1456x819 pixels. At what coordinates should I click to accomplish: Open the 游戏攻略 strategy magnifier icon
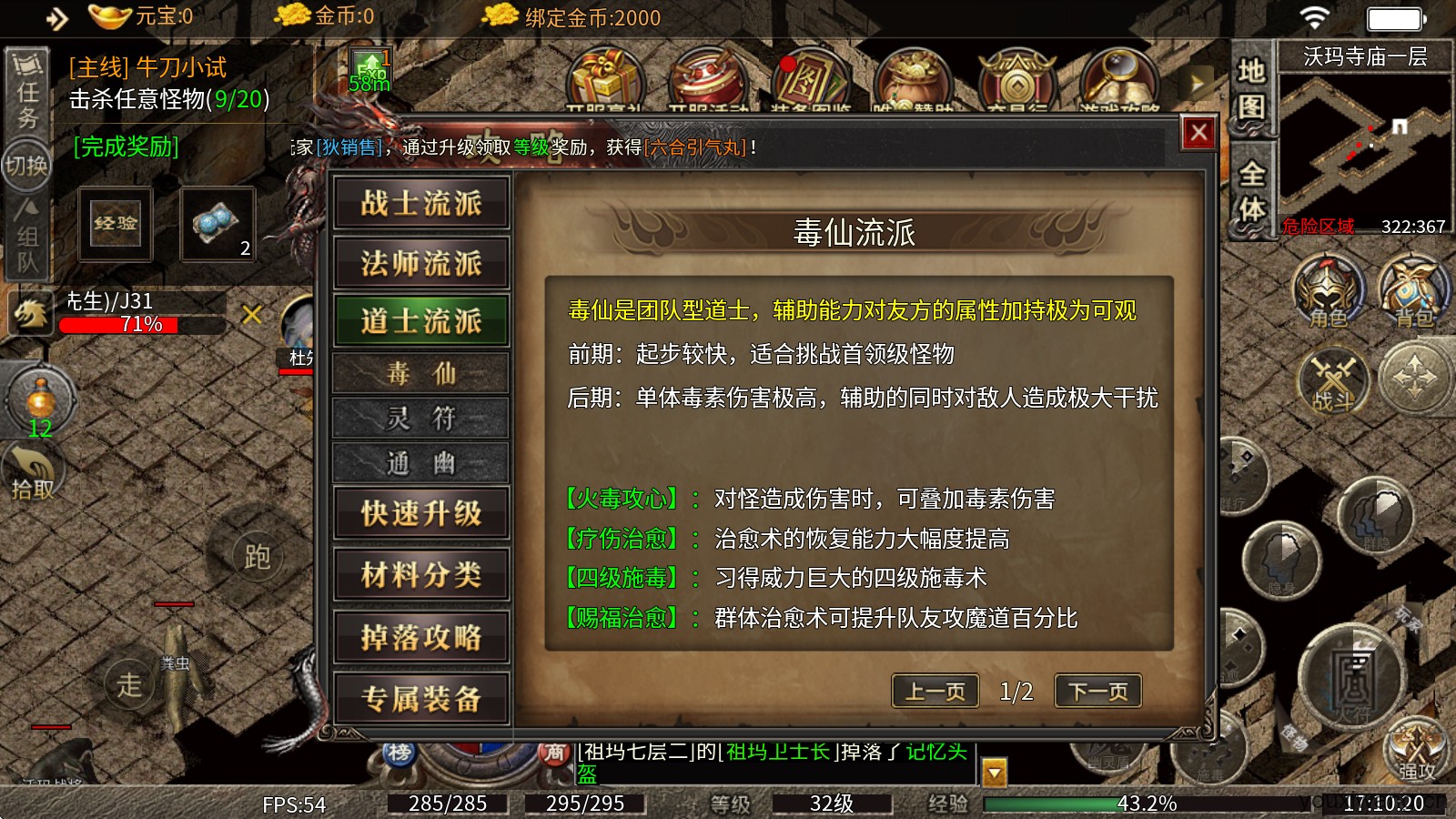click(x=1117, y=77)
